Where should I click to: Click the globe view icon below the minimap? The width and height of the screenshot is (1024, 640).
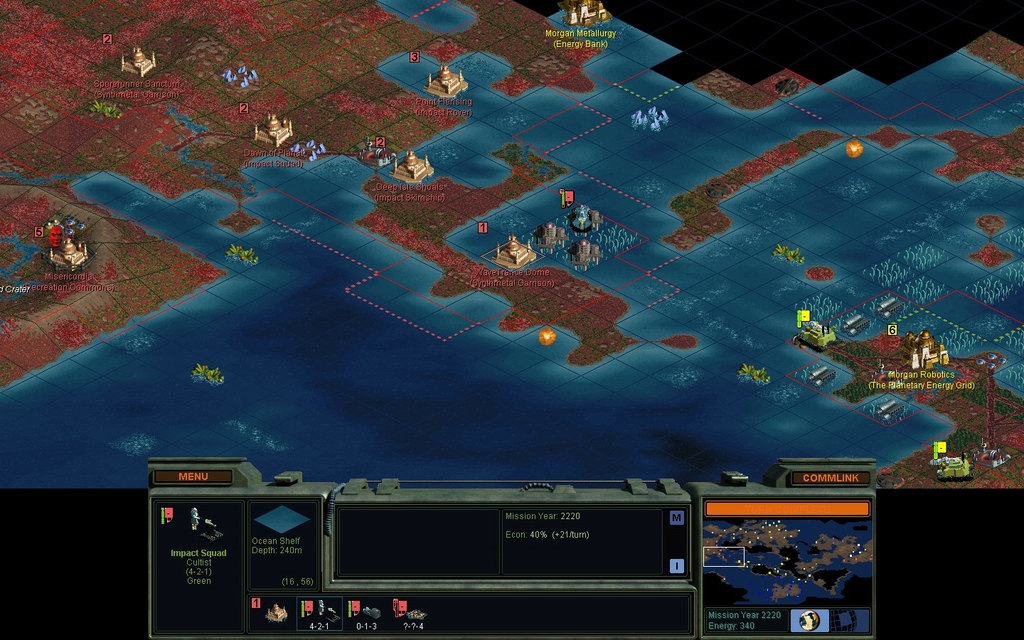[x=808, y=620]
